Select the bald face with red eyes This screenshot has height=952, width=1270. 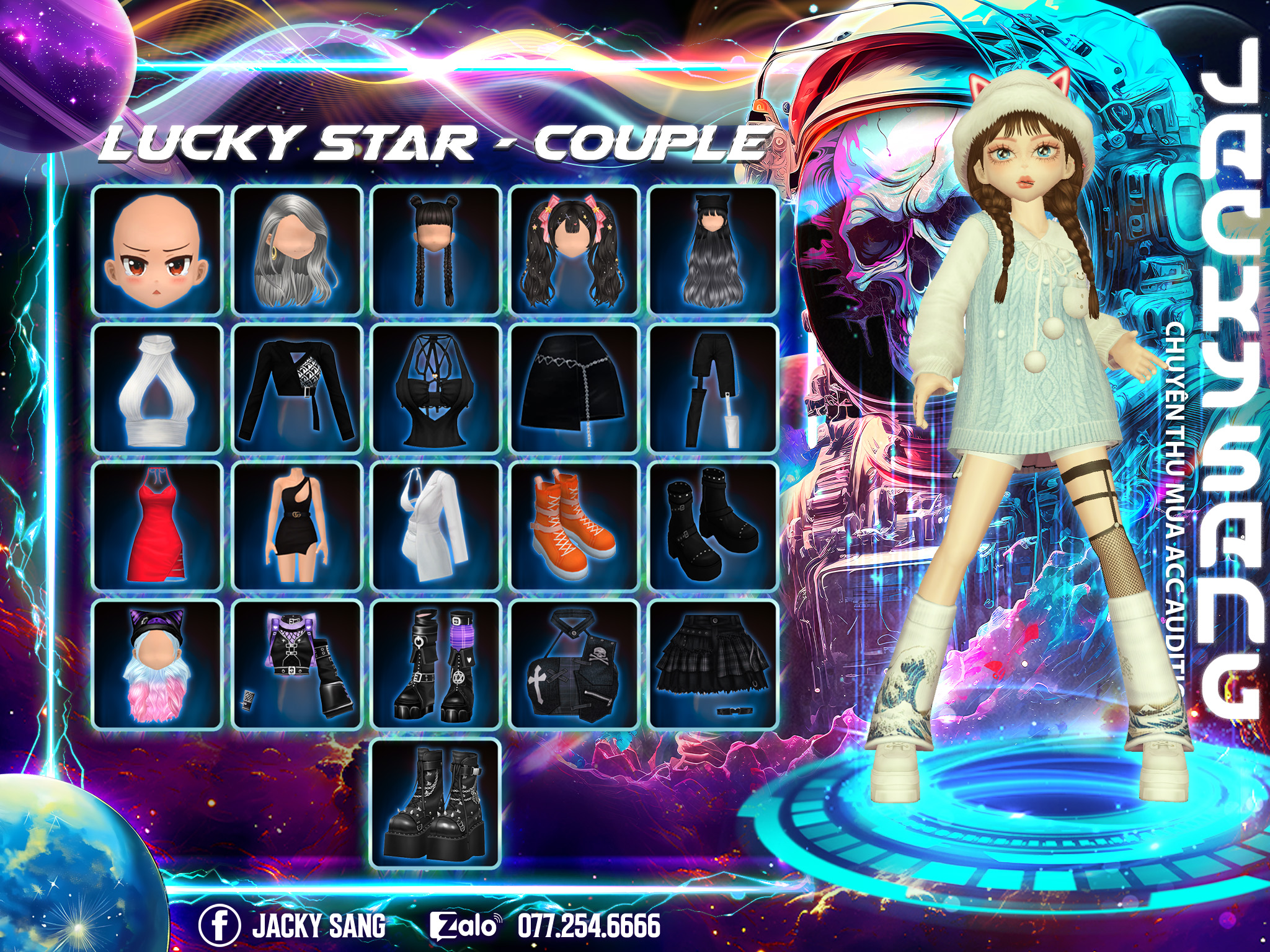tap(158, 250)
